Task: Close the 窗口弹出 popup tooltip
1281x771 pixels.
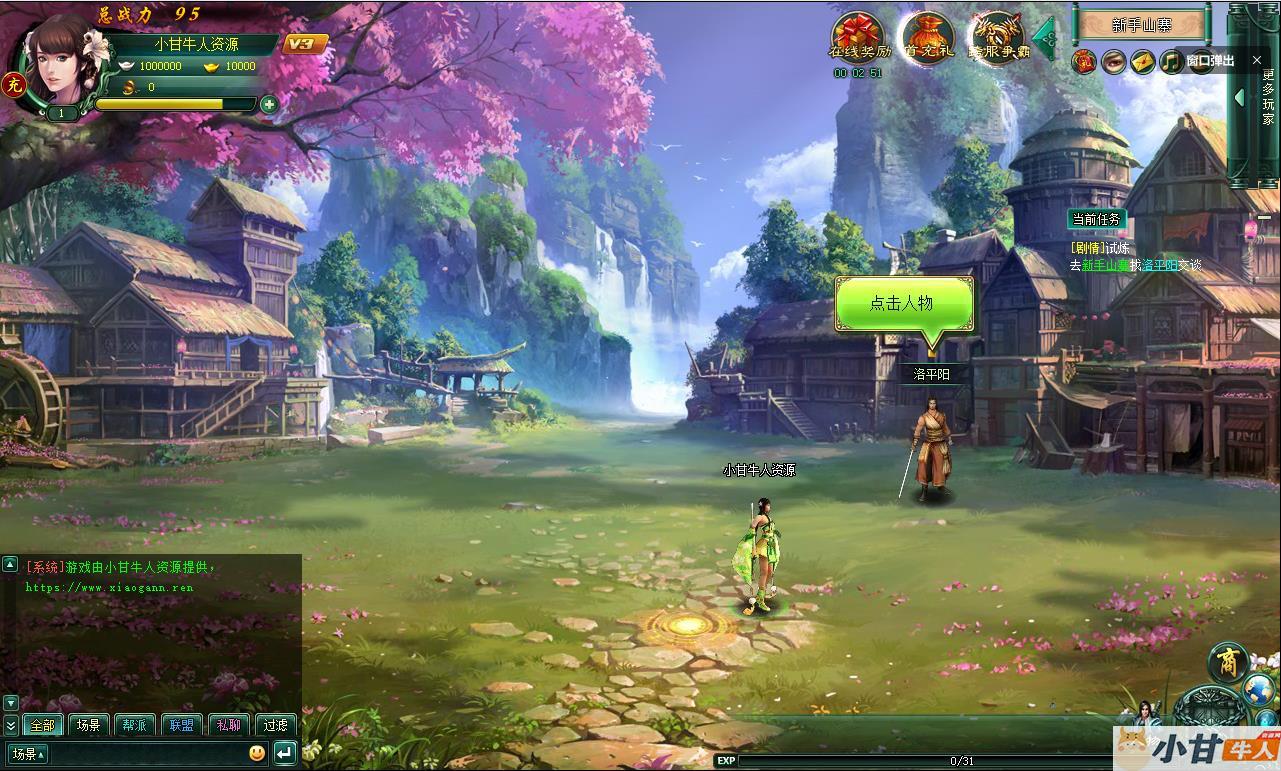Action: (x=1257, y=61)
